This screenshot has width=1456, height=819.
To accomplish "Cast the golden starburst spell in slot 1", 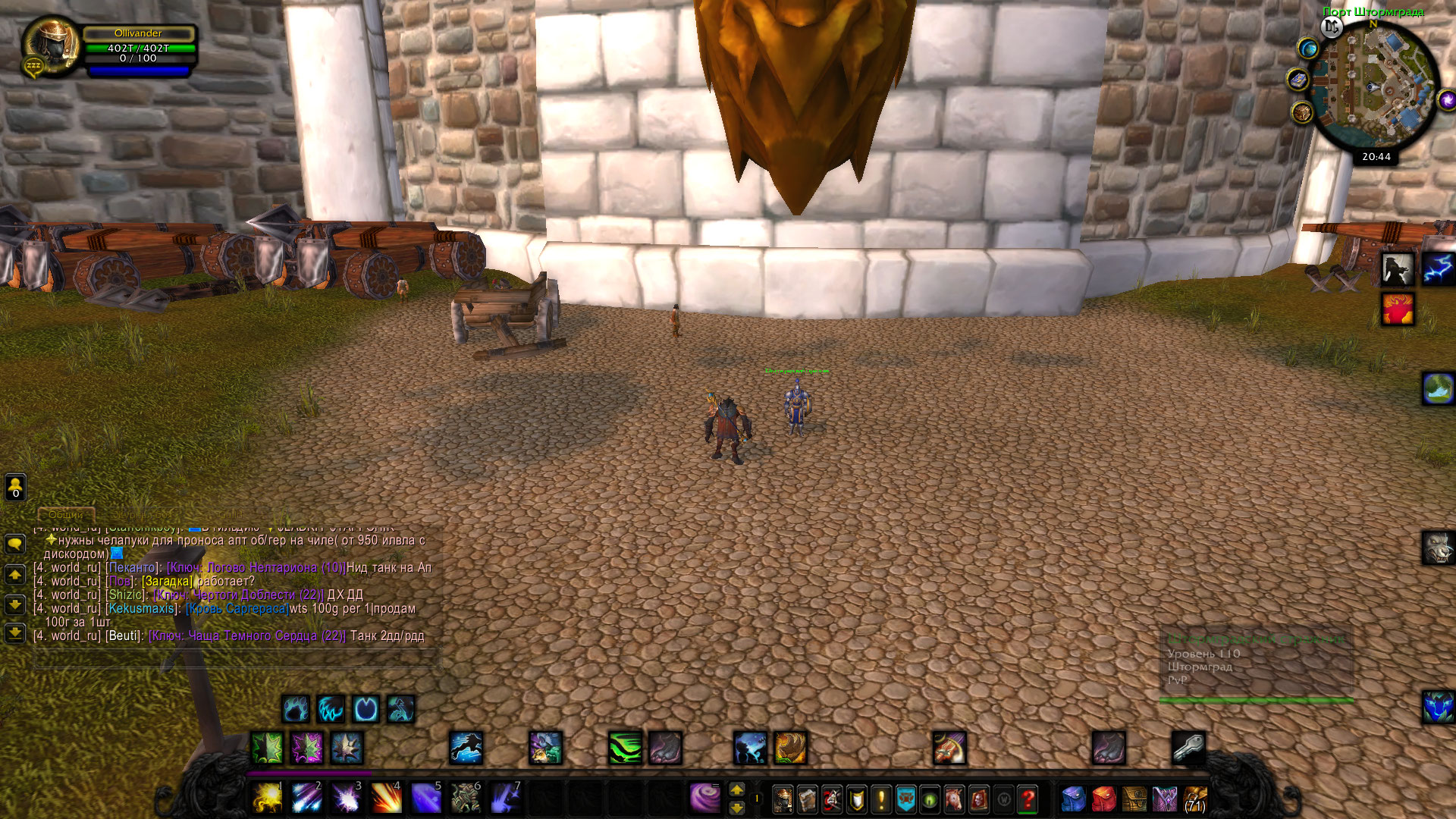I will pyautogui.click(x=267, y=799).
